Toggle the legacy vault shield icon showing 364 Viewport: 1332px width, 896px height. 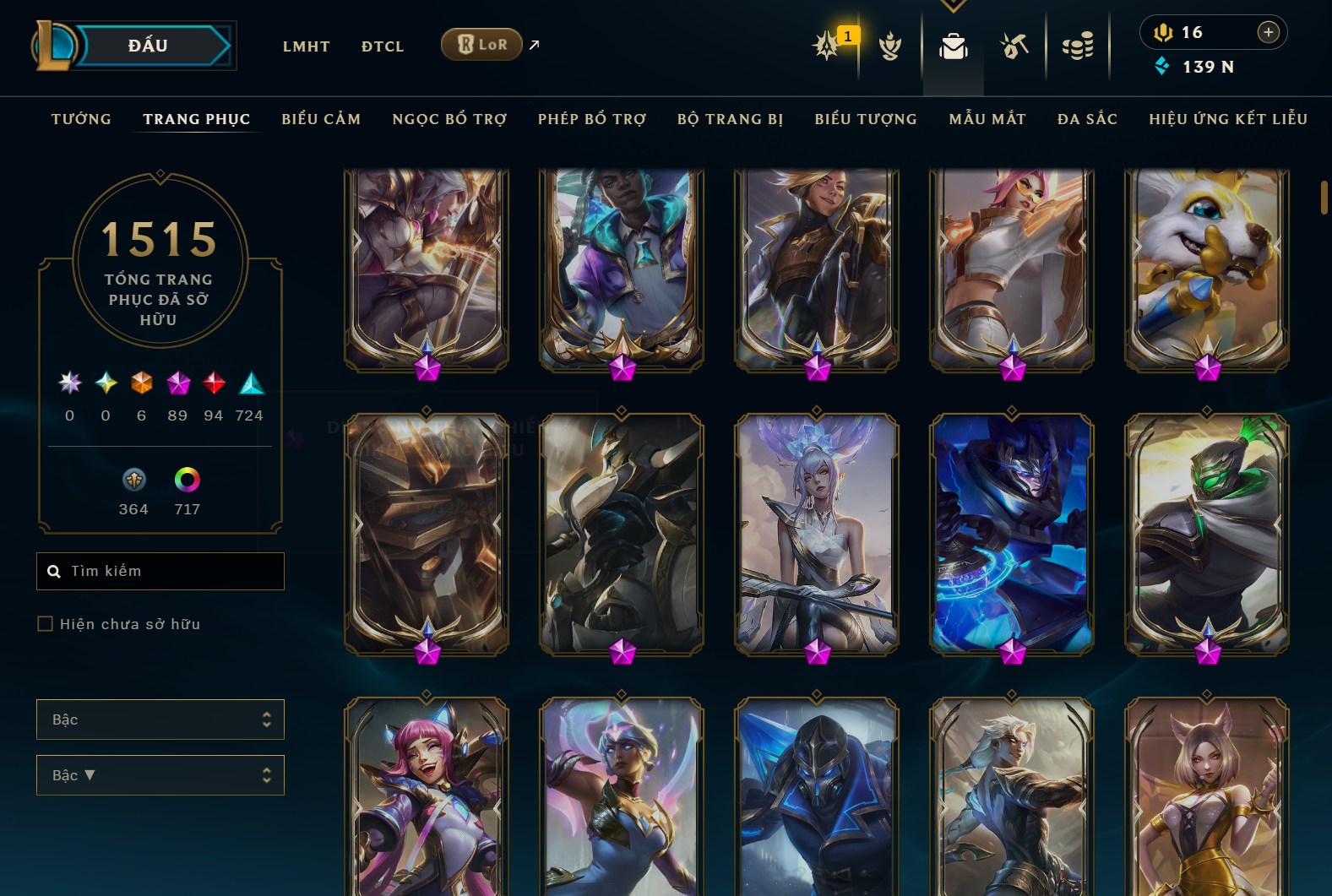[x=133, y=480]
